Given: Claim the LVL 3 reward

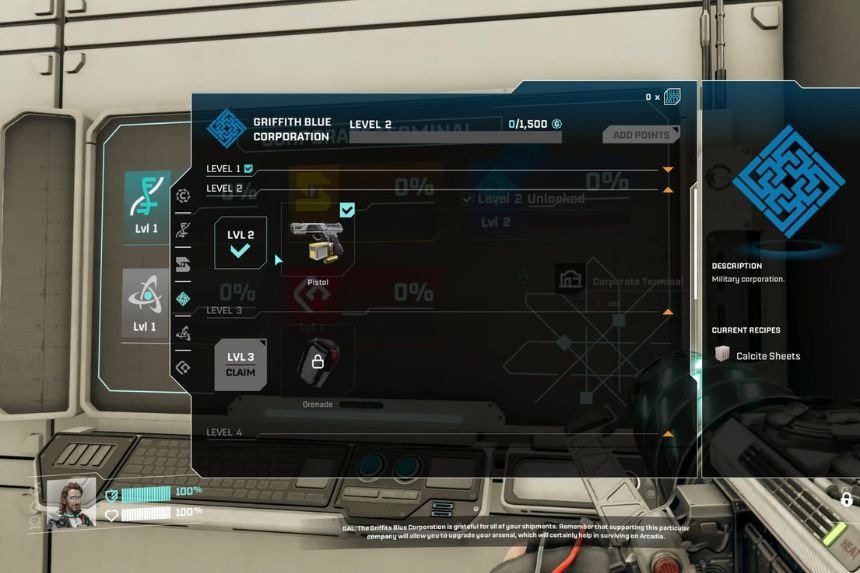Looking at the screenshot, I should pos(240,364).
